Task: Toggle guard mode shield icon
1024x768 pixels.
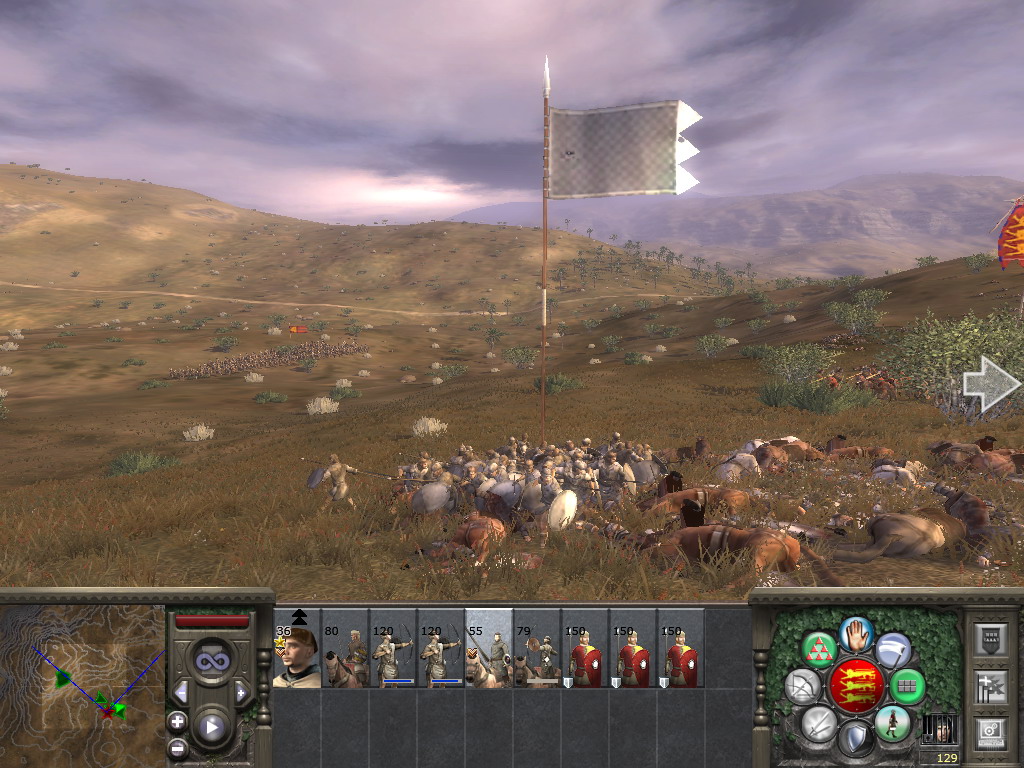Action: click(856, 740)
